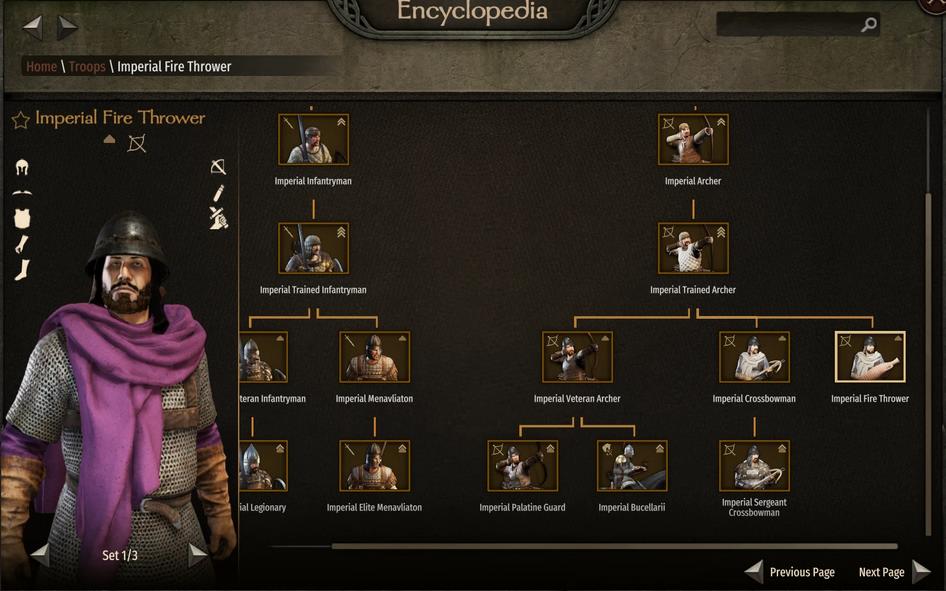This screenshot has height=591, width=946.
Task: Choose the Imperial Trained Archer portrait
Action: coord(693,248)
